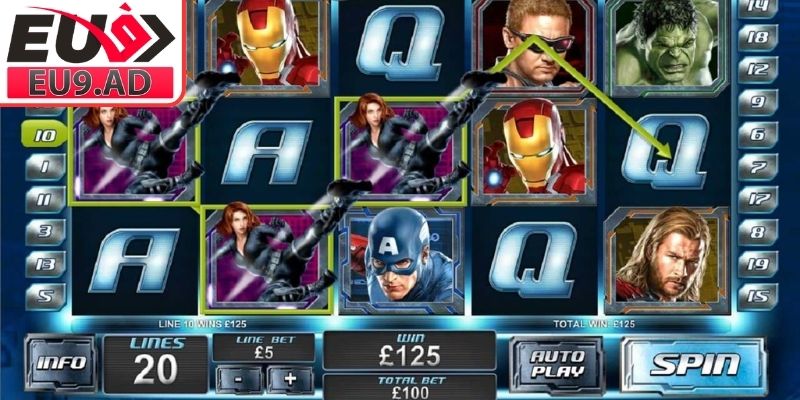Activate payline 13 marker
Screen dimensions: 800x400
[x=45, y=263]
